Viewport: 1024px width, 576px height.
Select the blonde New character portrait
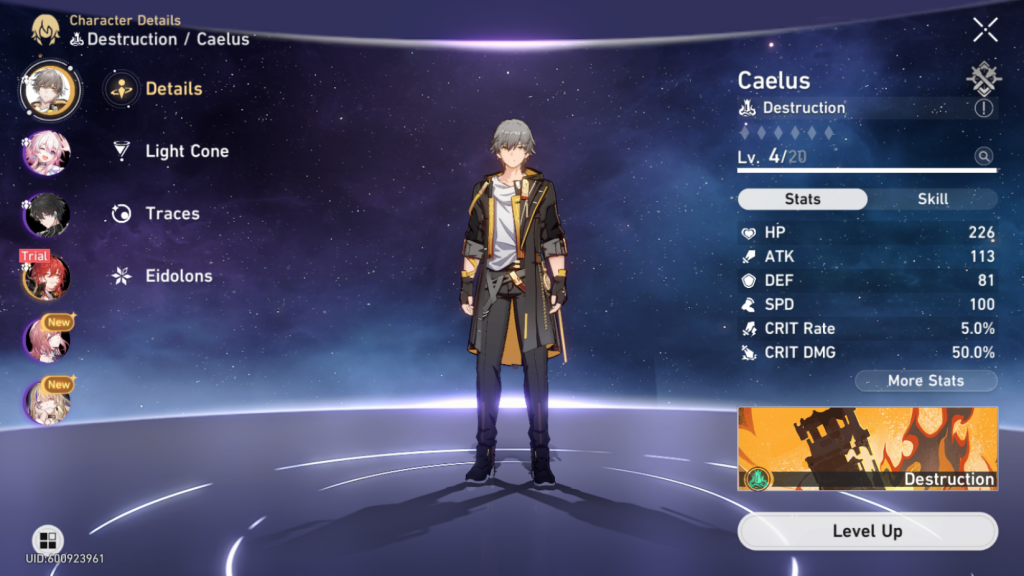[46, 401]
